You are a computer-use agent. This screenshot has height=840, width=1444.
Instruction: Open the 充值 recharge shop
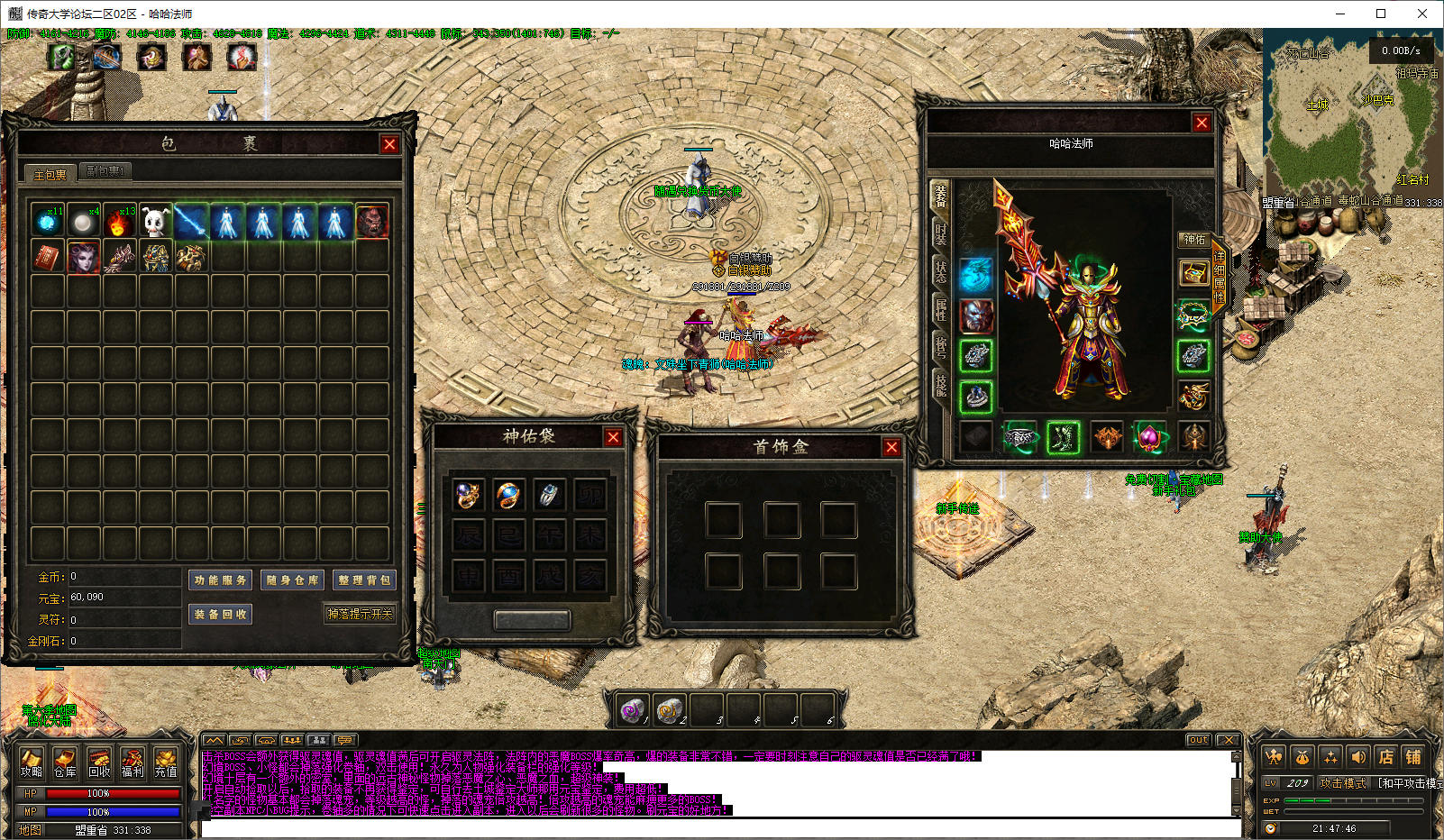click(x=166, y=762)
